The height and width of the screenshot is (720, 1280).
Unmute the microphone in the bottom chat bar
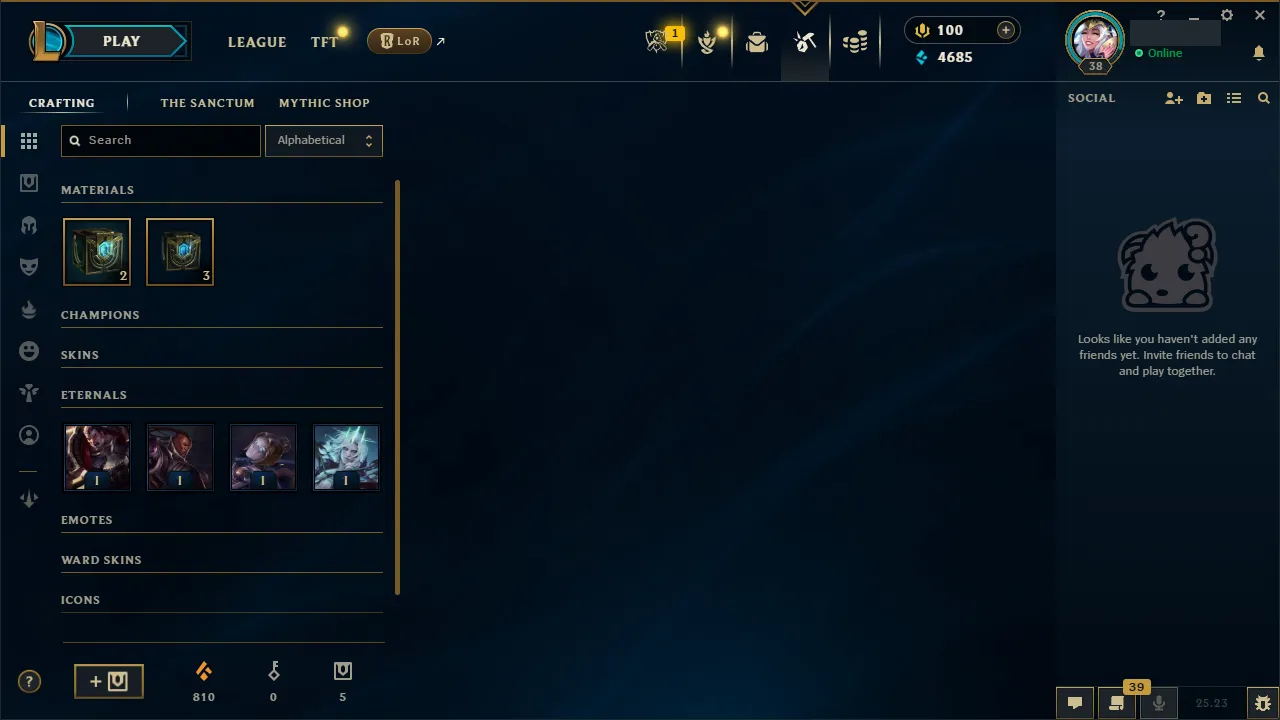(x=1159, y=702)
